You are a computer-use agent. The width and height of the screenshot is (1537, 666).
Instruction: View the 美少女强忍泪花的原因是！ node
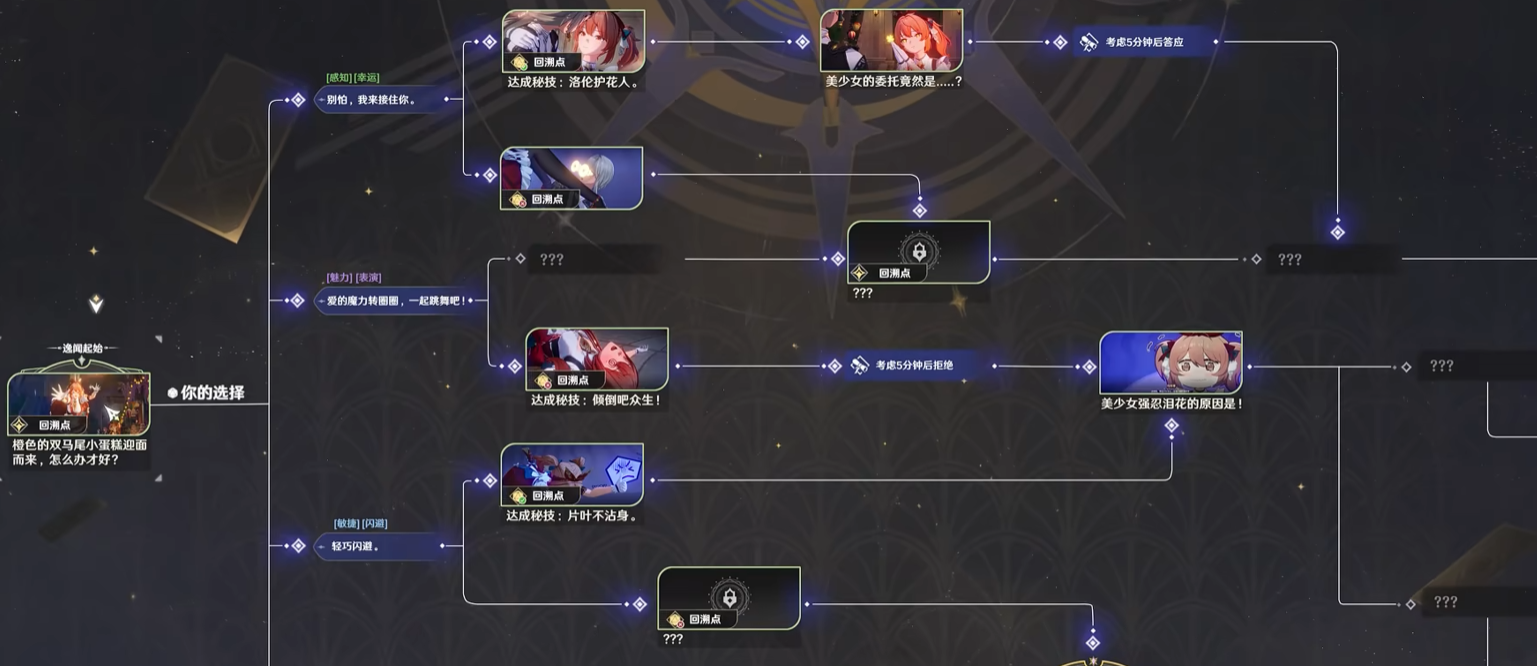click(1170, 363)
